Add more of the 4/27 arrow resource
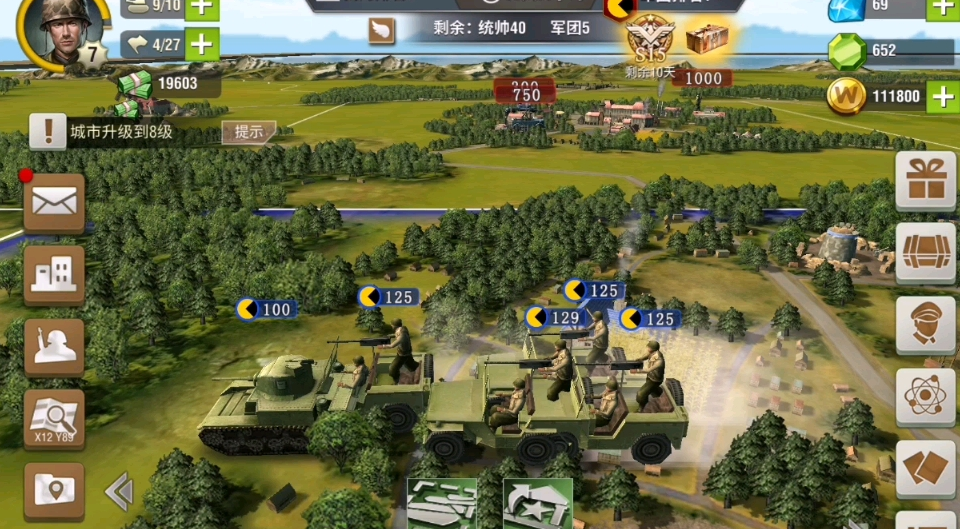Image resolution: width=960 pixels, height=529 pixels. click(202, 44)
